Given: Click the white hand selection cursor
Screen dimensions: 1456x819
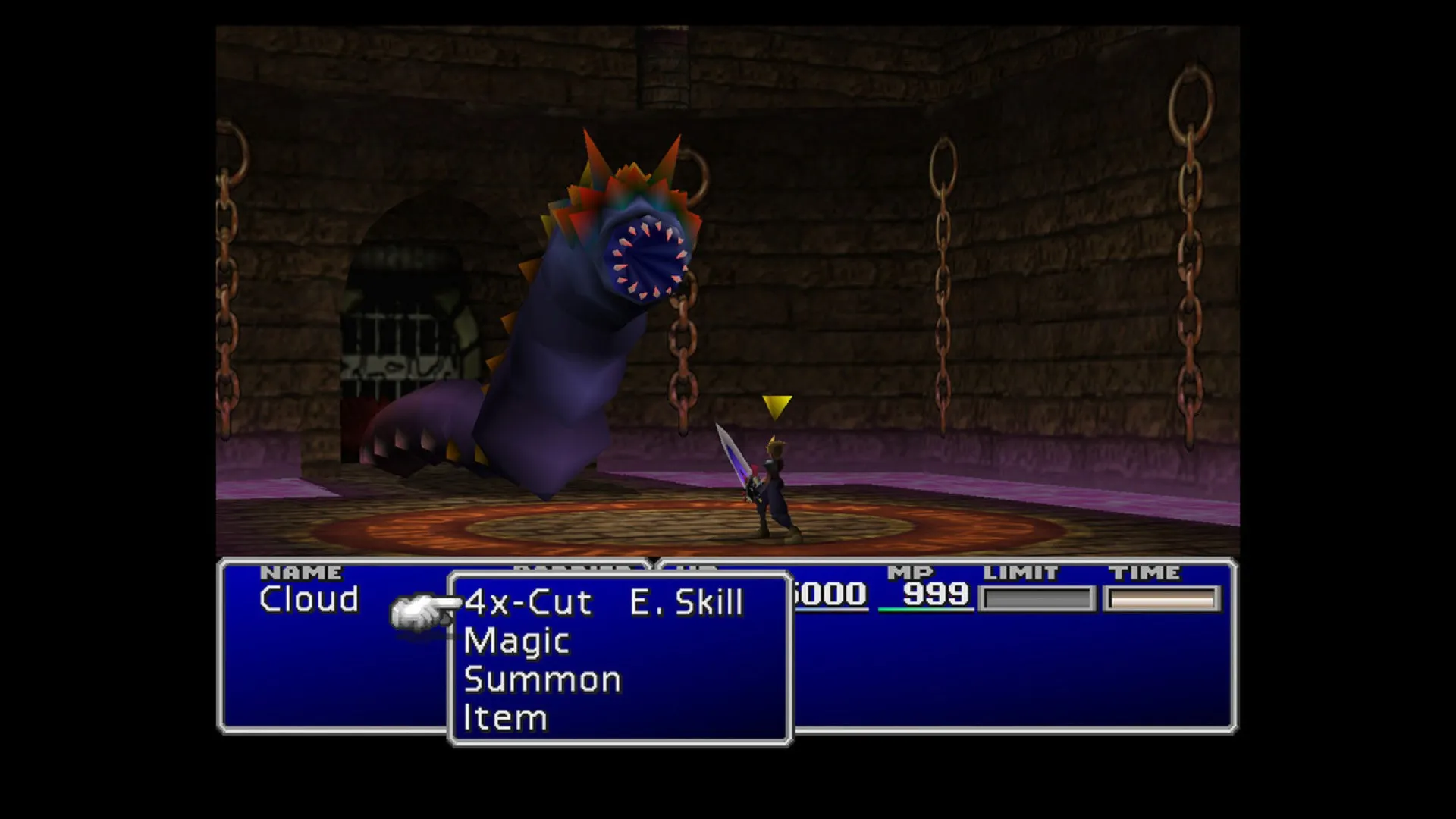Looking at the screenshot, I should tap(419, 607).
